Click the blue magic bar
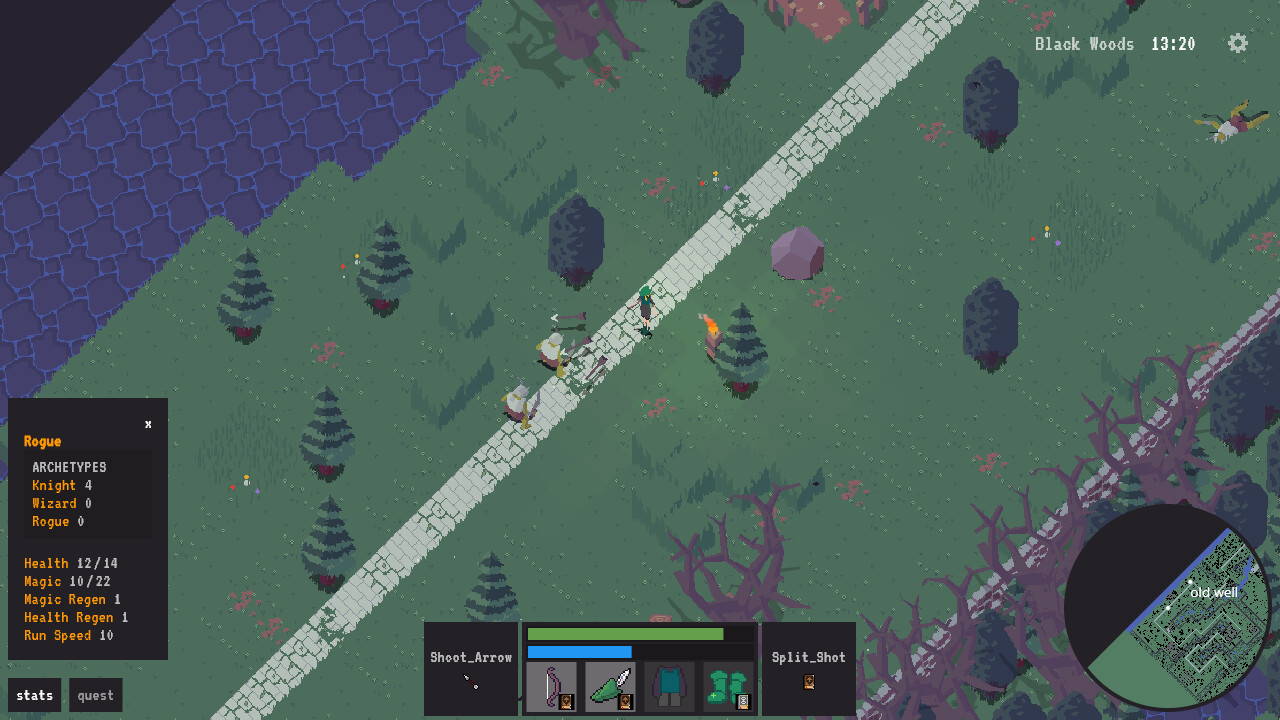 point(580,651)
